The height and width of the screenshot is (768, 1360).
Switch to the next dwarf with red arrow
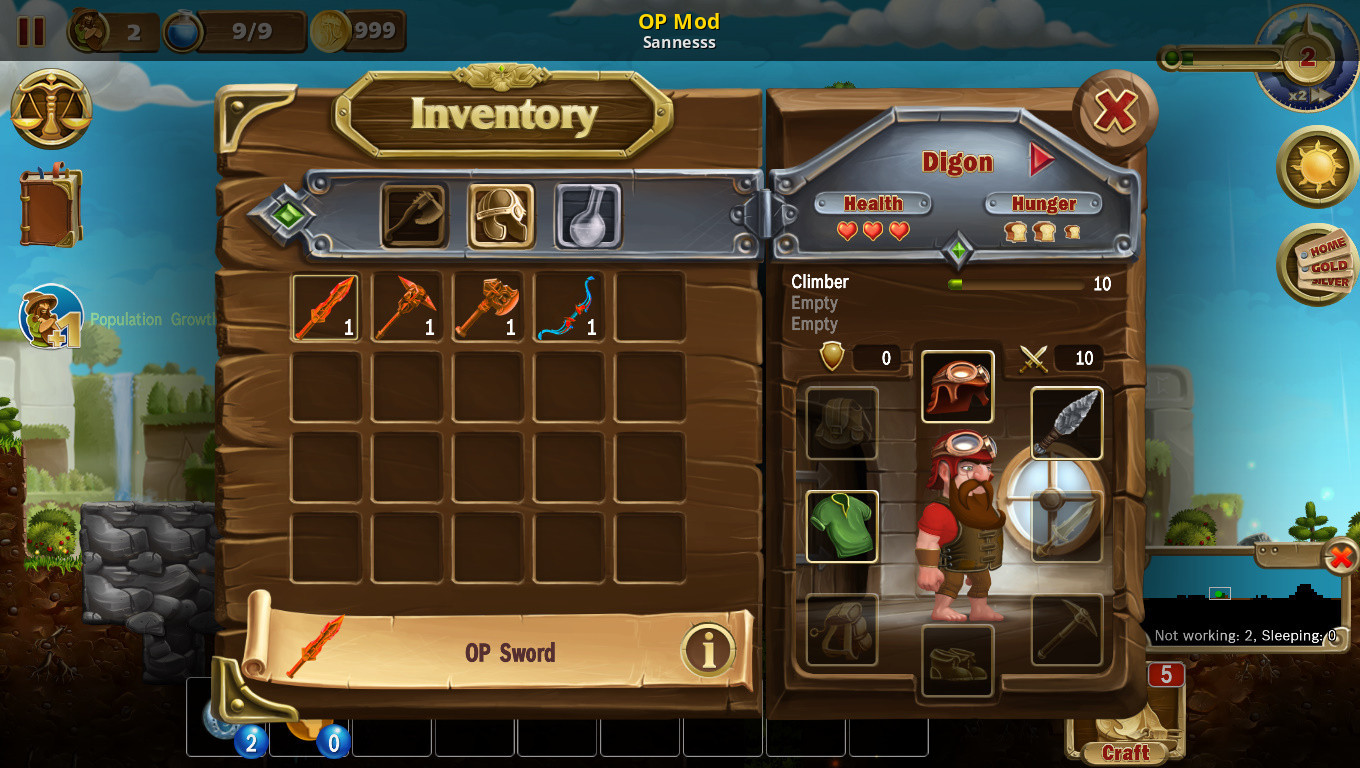1042,160
